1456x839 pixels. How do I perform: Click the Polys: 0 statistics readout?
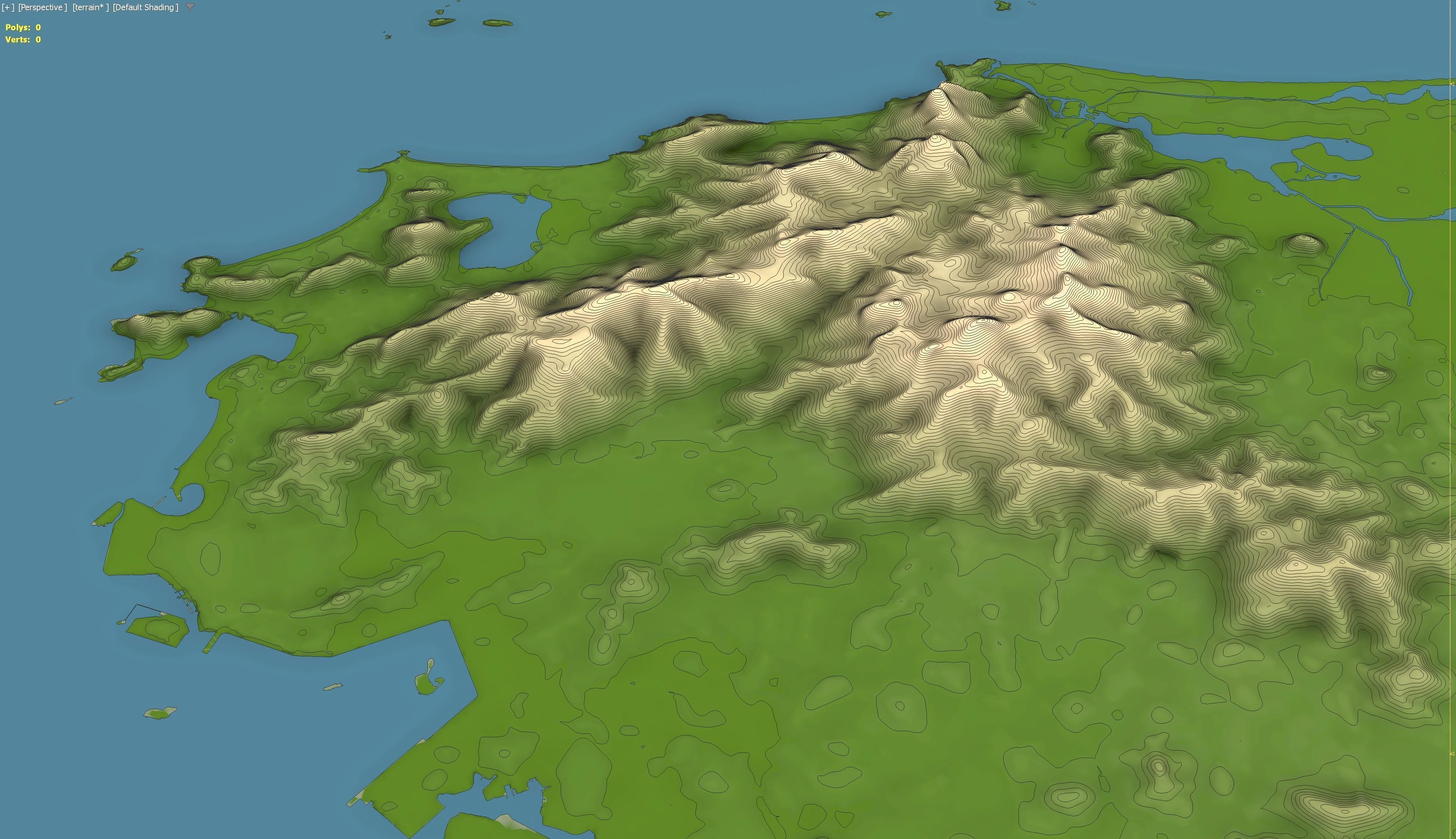pos(23,27)
